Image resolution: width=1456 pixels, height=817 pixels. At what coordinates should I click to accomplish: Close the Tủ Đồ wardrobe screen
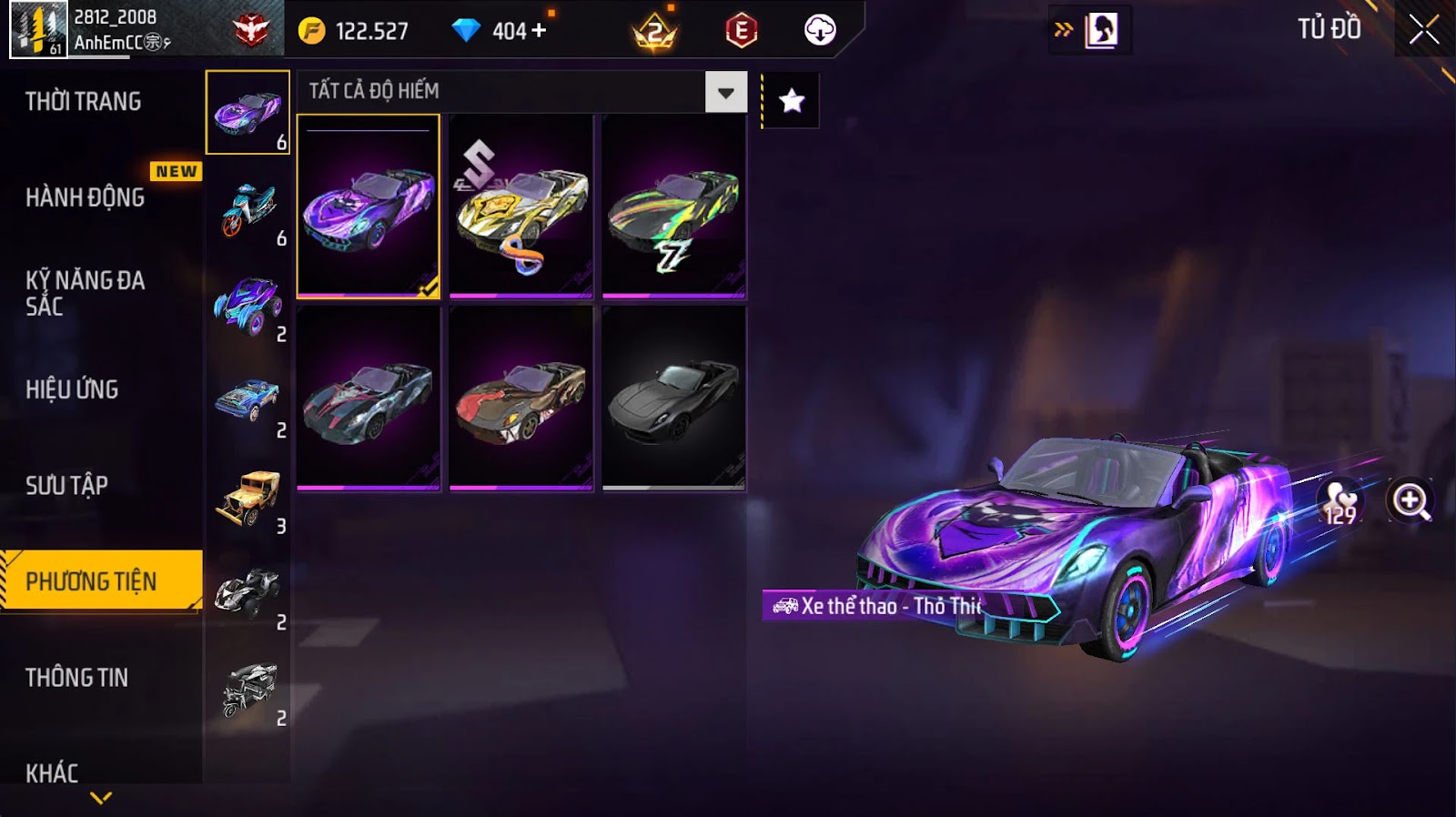coord(1423,30)
